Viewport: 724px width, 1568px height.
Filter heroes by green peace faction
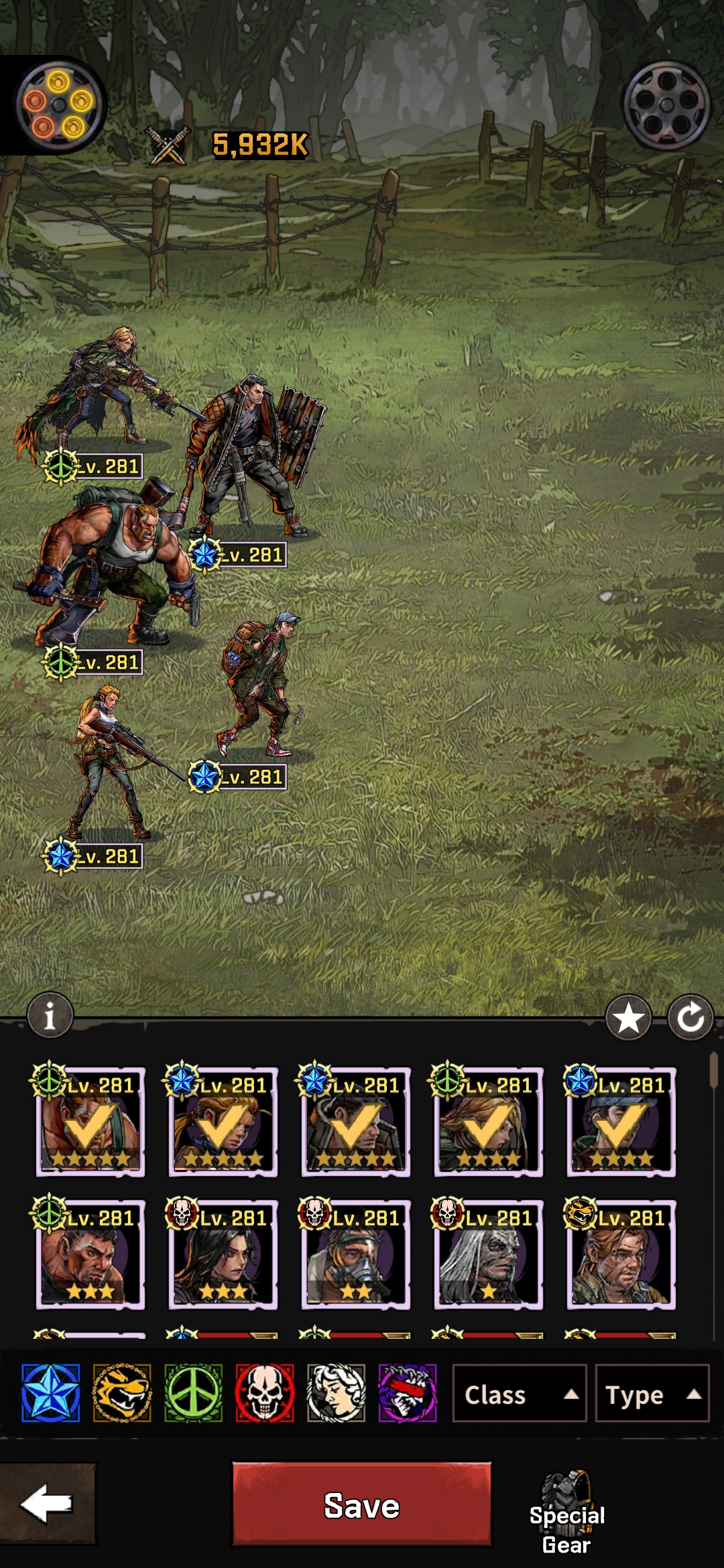click(x=194, y=1394)
